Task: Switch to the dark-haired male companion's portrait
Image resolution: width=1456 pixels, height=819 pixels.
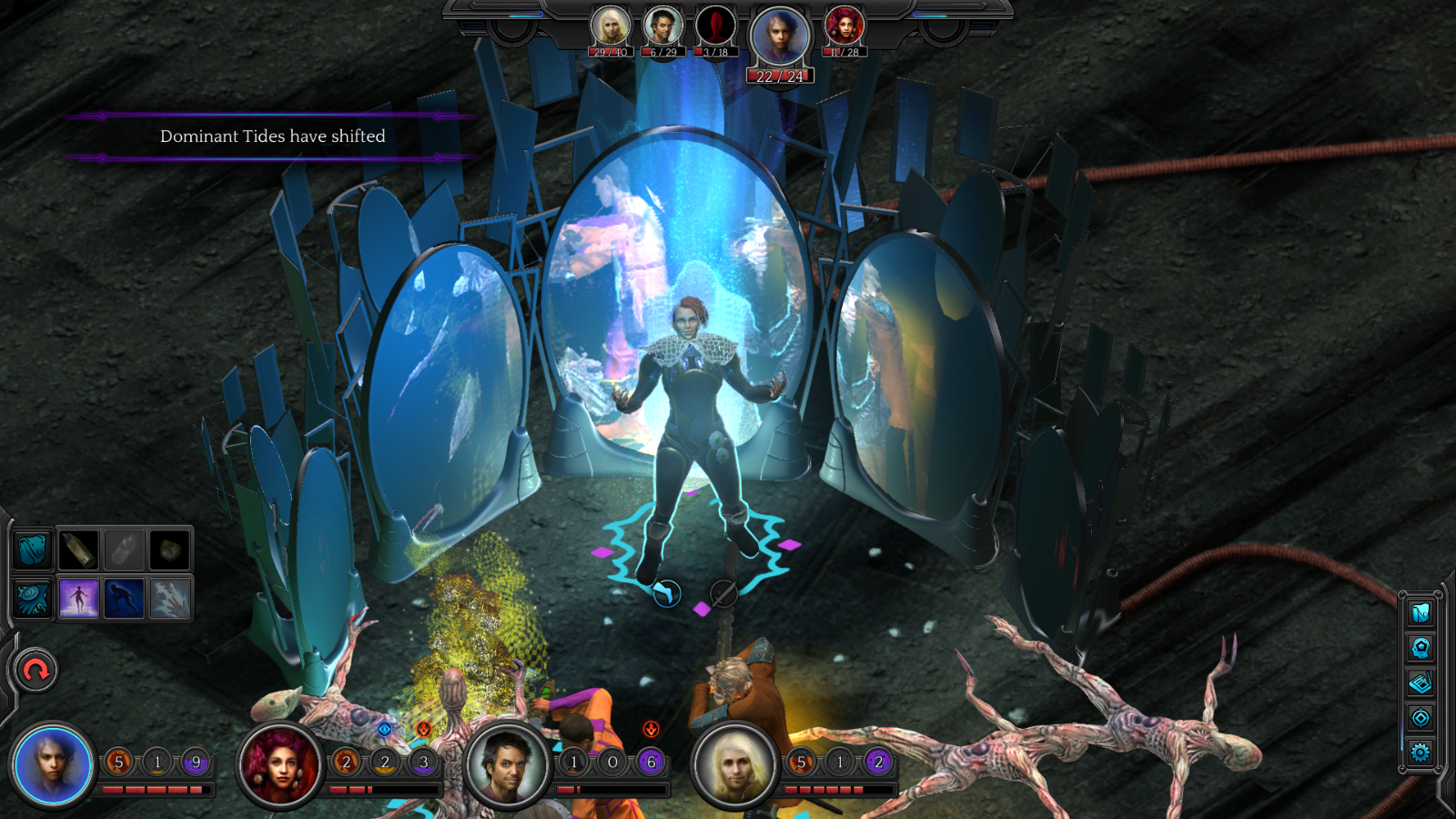Action: click(x=663, y=25)
